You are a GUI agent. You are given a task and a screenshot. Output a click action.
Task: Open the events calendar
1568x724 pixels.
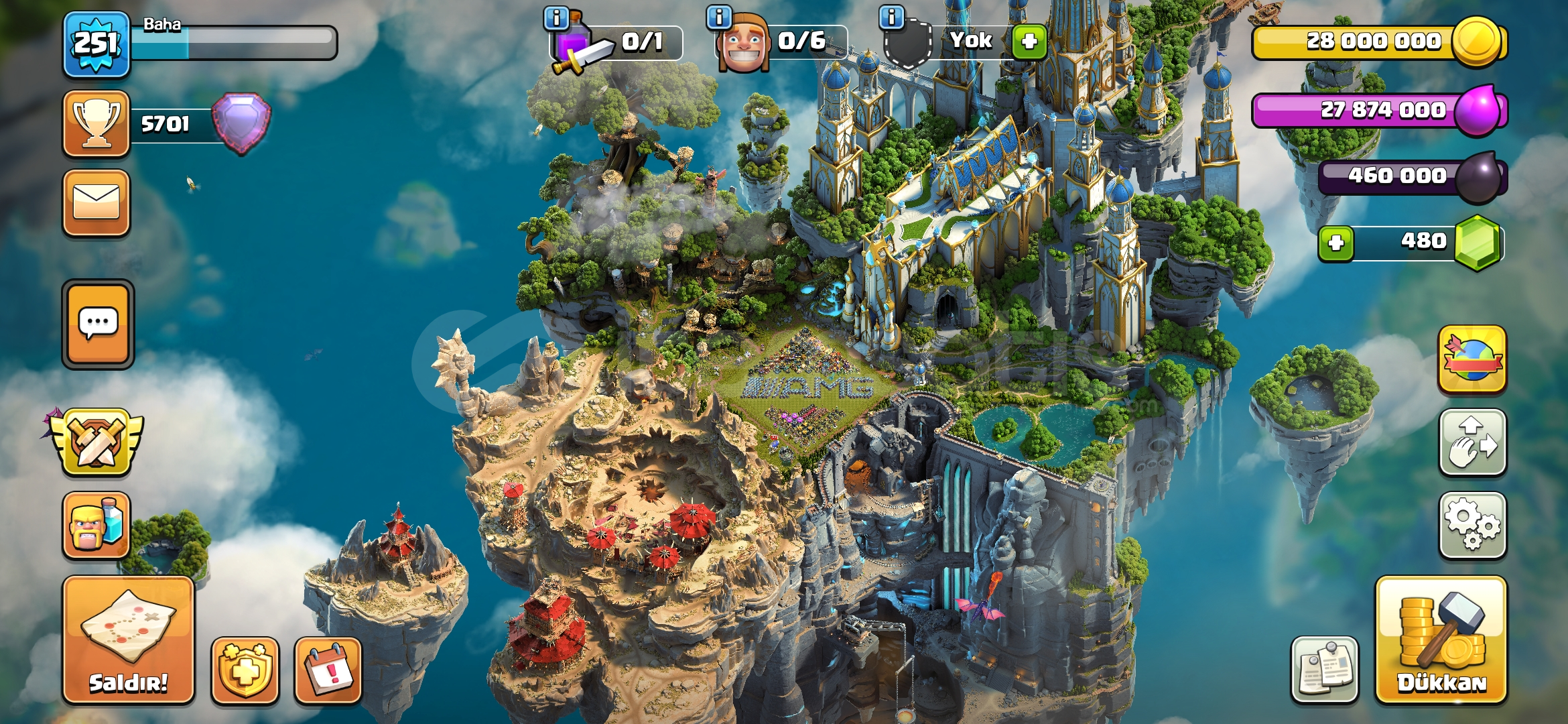(328, 670)
